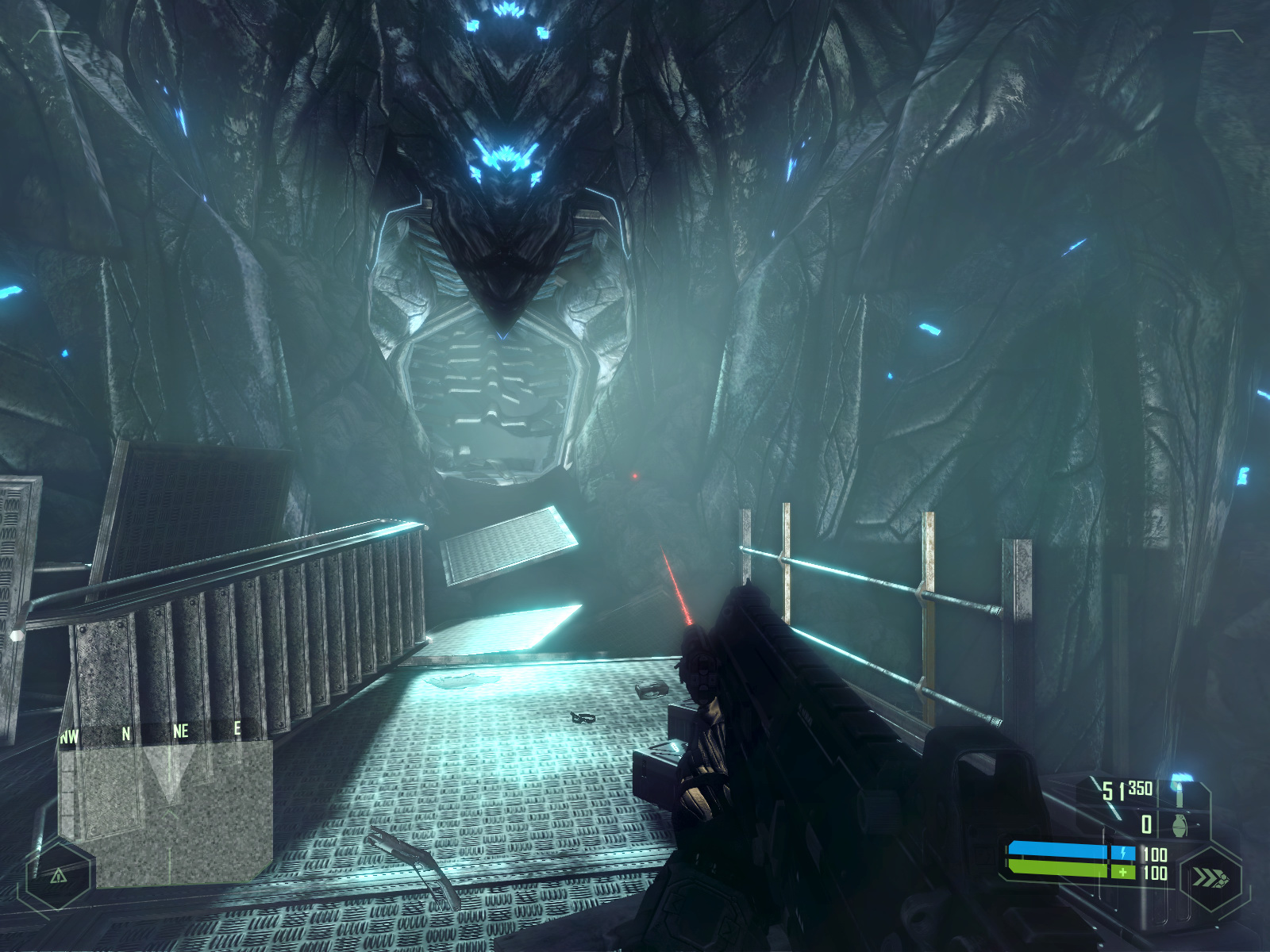Activate the suit speed mode chevron icon
The height and width of the screenshot is (952, 1270).
pos(1210,879)
